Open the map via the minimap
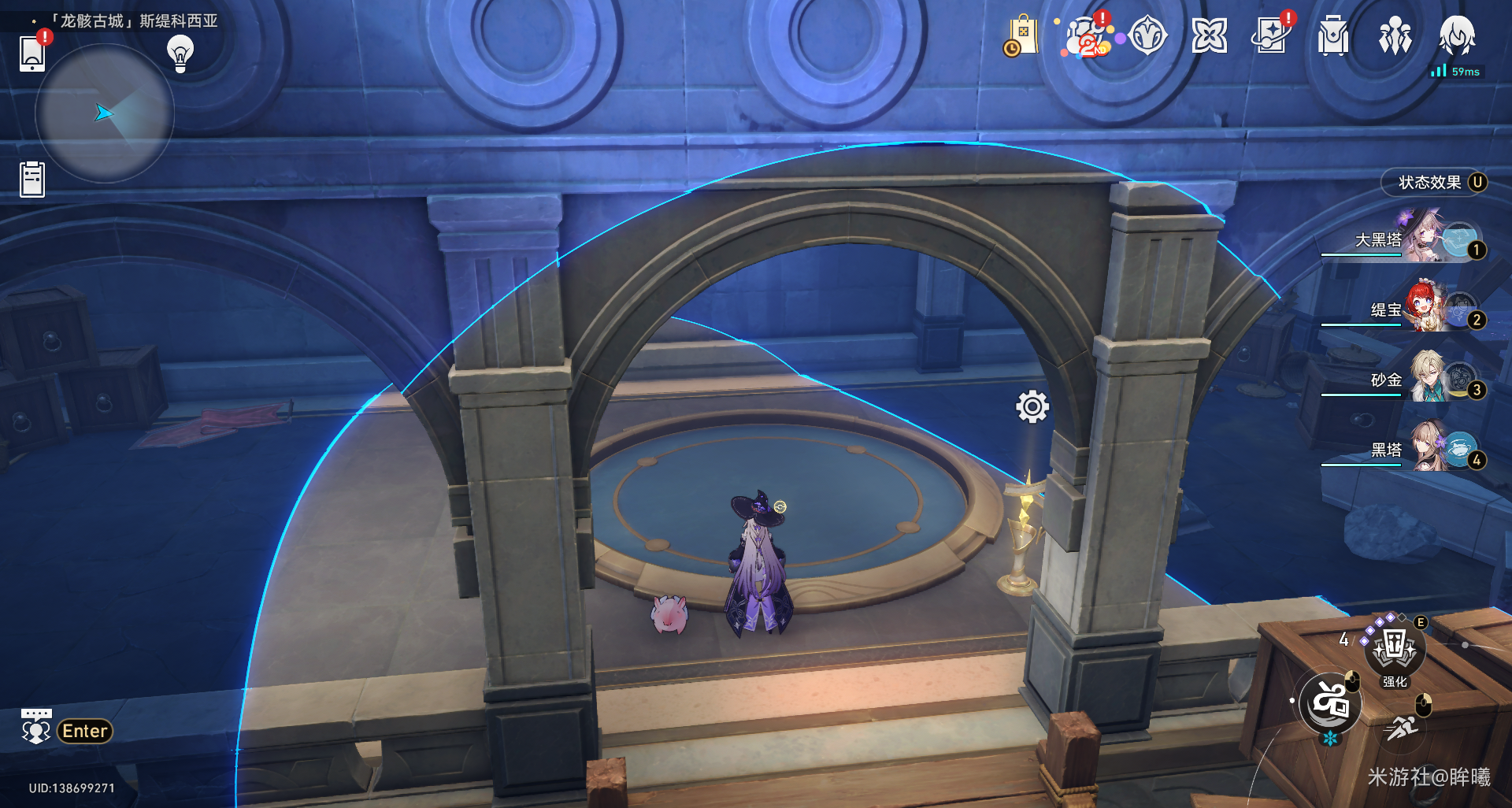The height and width of the screenshot is (808, 1512). 104,114
